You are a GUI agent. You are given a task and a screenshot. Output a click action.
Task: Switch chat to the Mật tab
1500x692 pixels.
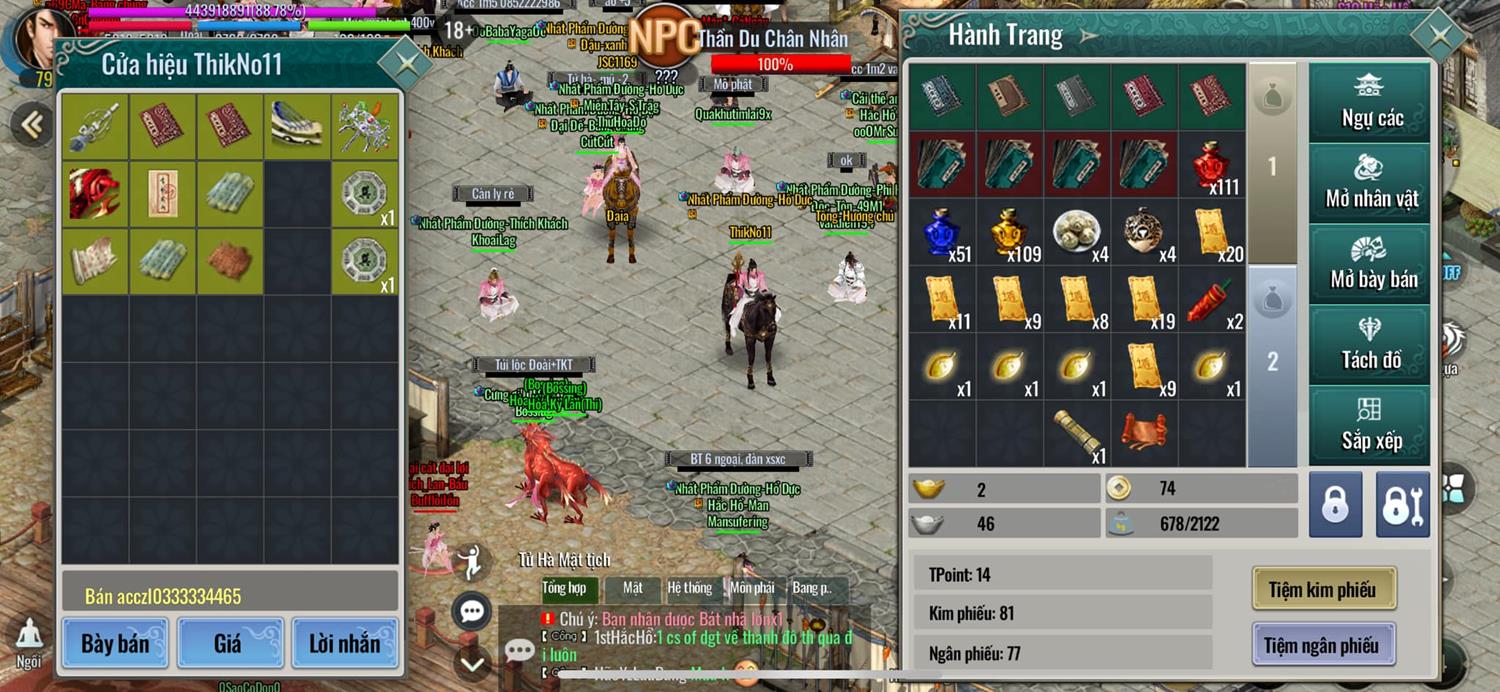(x=633, y=588)
